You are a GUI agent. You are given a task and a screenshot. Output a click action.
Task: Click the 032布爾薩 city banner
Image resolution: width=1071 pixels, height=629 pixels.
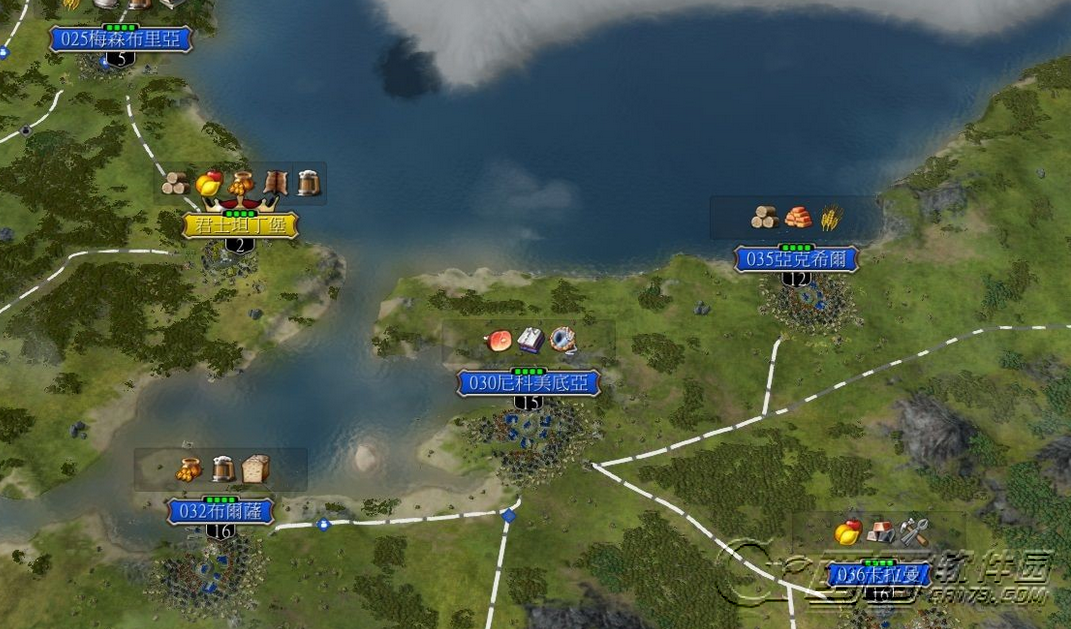click(x=220, y=511)
